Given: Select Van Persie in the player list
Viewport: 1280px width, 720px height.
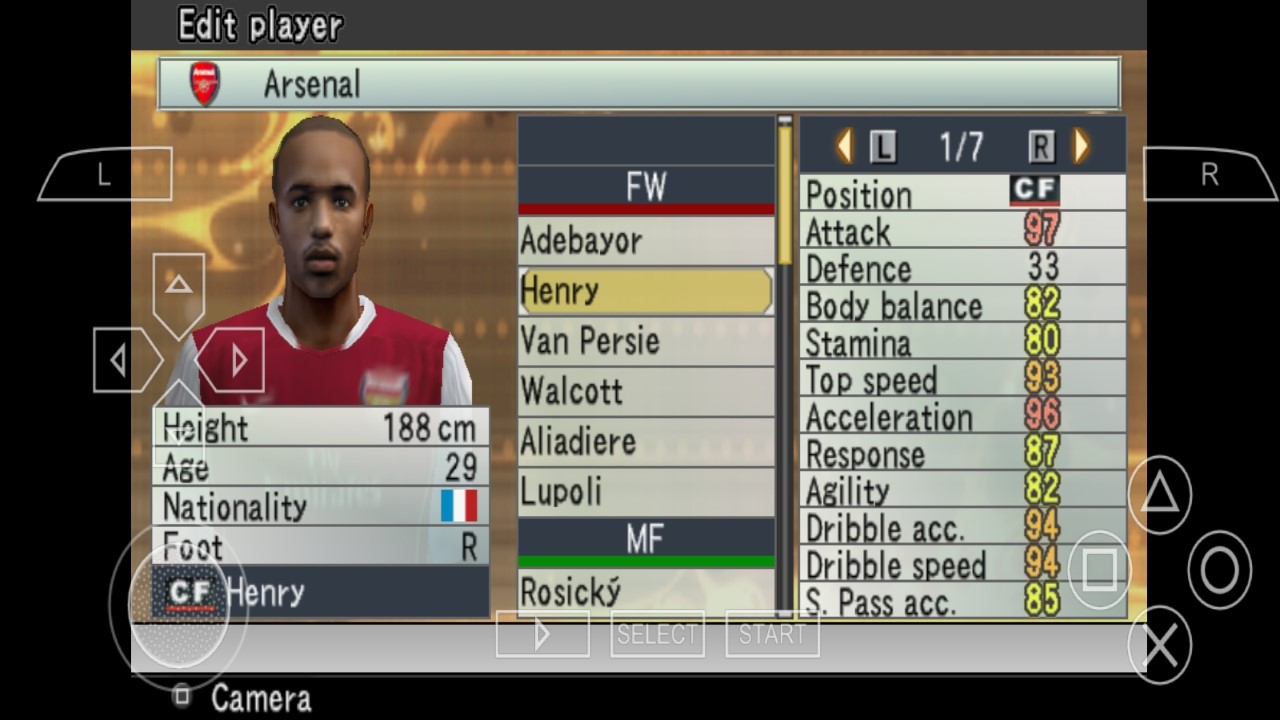Looking at the screenshot, I should coord(645,341).
